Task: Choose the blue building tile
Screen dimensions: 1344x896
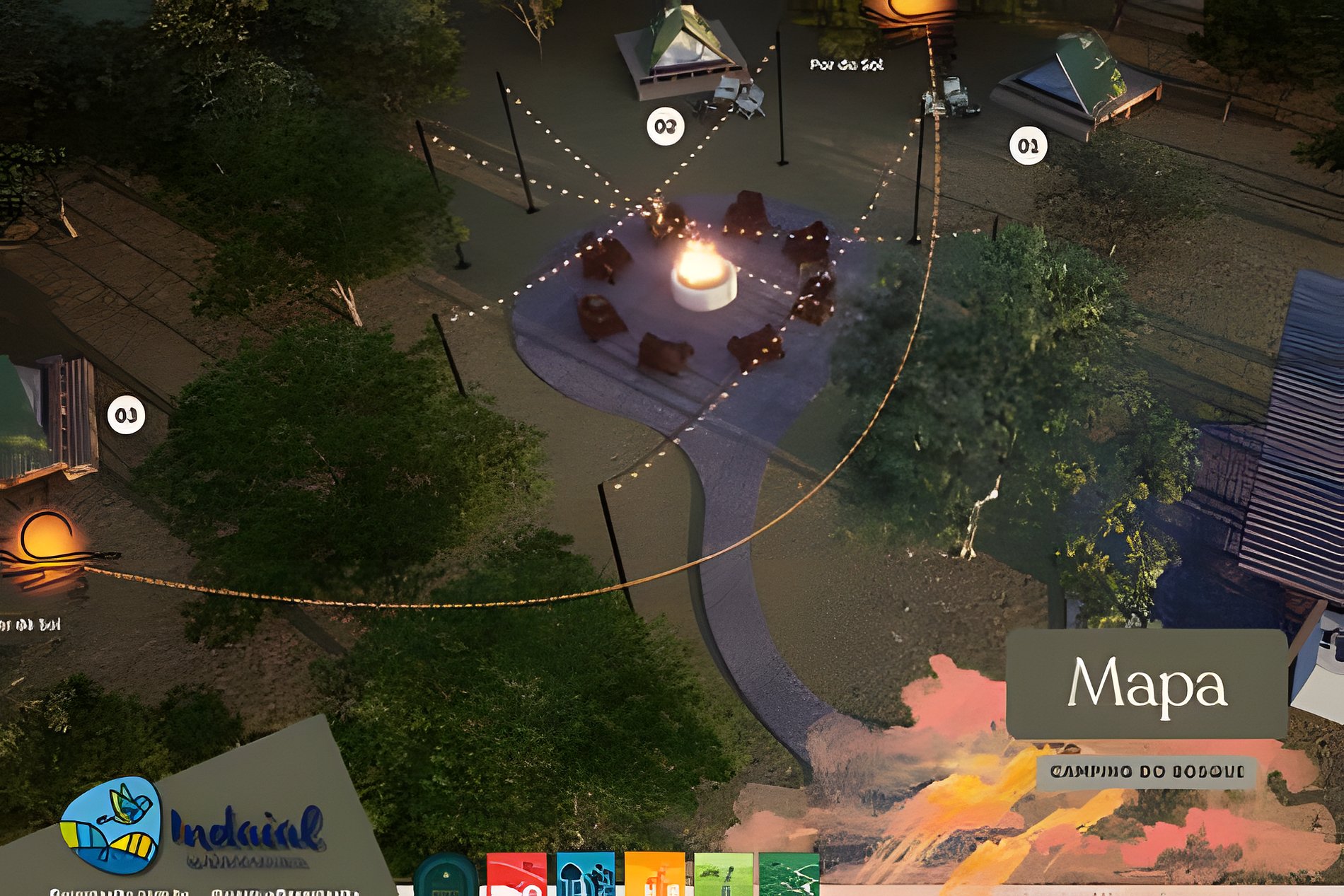Action: (x=585, y=875)
